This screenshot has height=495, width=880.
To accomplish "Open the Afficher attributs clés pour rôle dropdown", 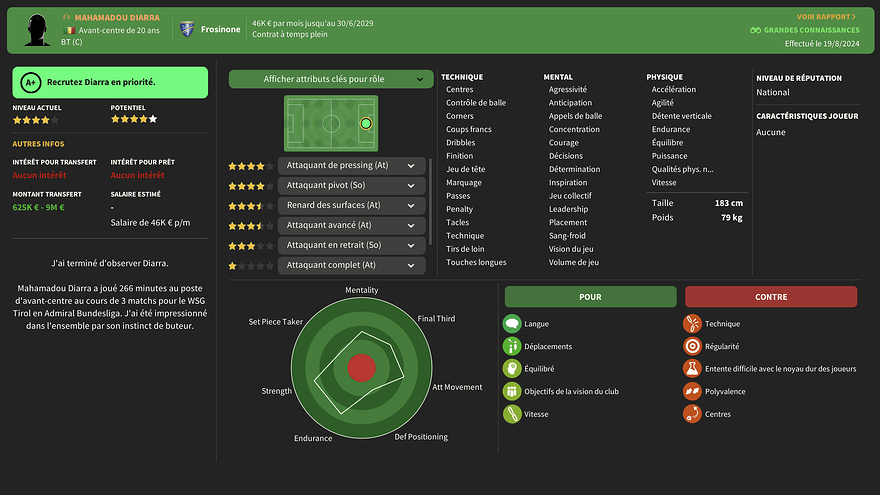I will (x=331, y=79).
